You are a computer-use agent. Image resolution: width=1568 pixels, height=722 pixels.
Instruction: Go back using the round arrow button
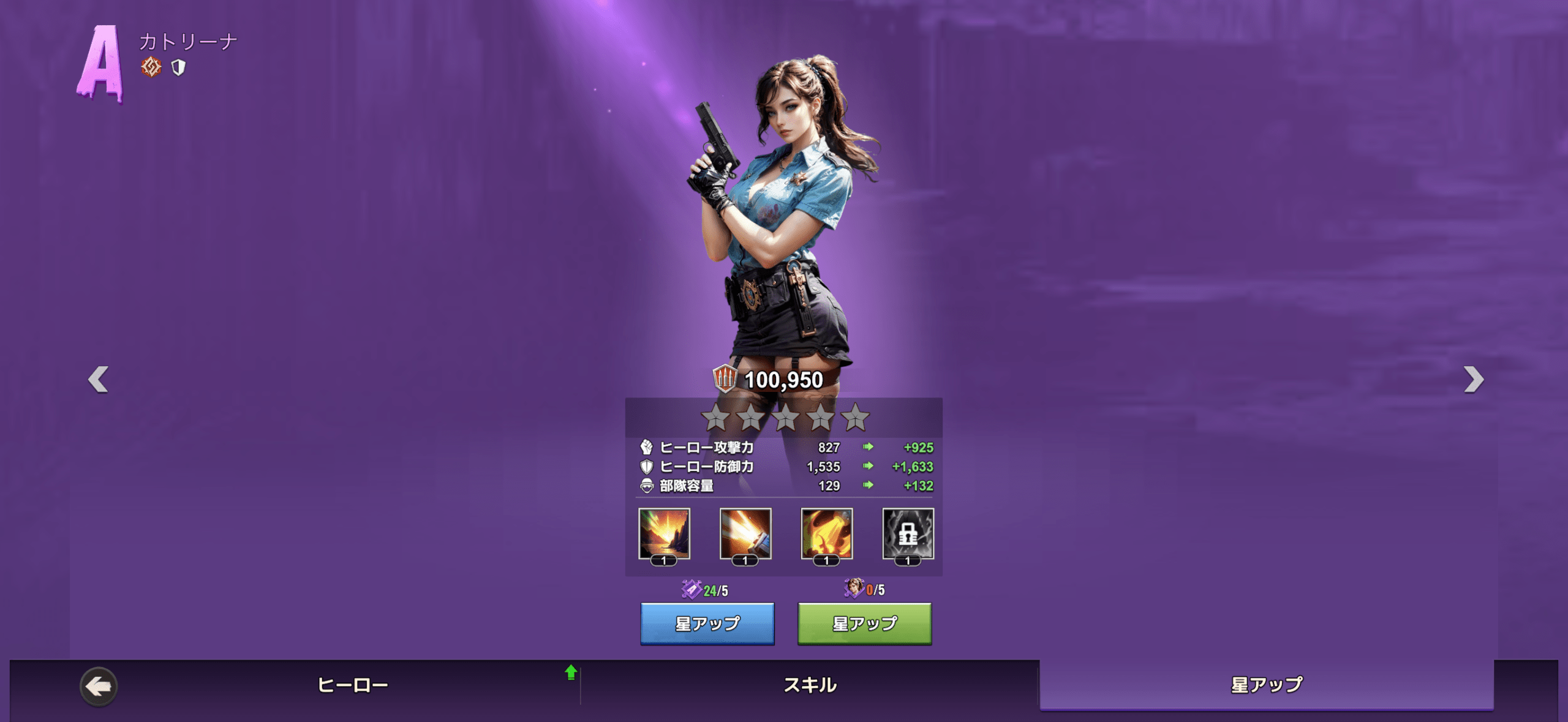(x=99, y=686)
